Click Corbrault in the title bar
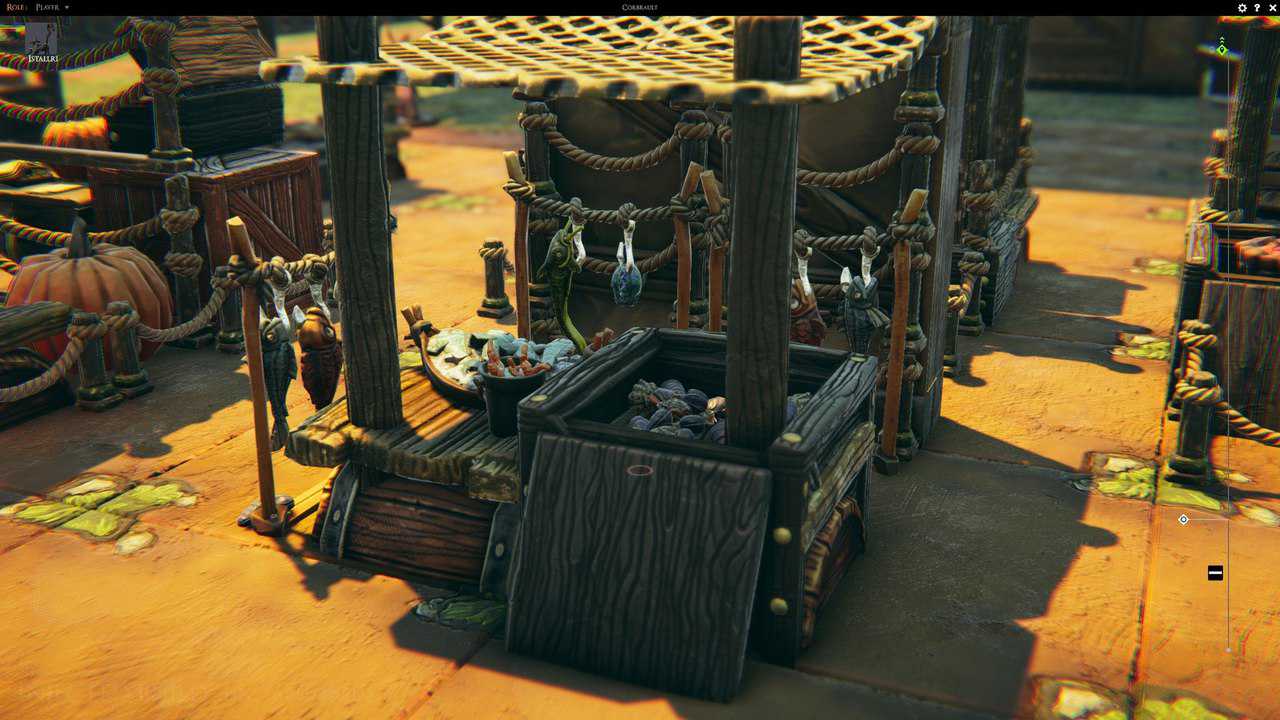The image size is (1280, 720). pos(638,7)
